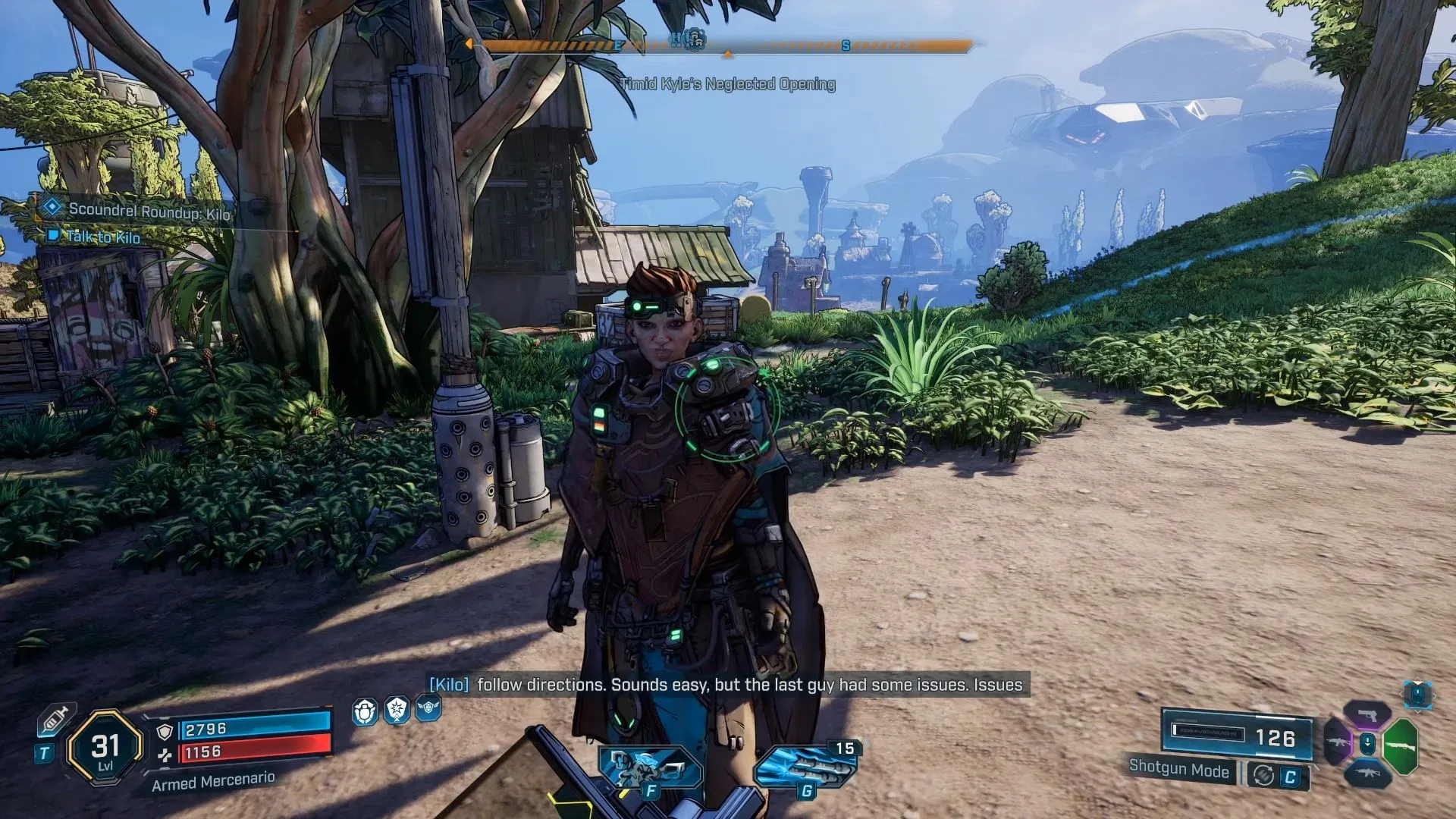Click the level 31 badge
The height and width of the screenshot is (819, 1456).
105,748
